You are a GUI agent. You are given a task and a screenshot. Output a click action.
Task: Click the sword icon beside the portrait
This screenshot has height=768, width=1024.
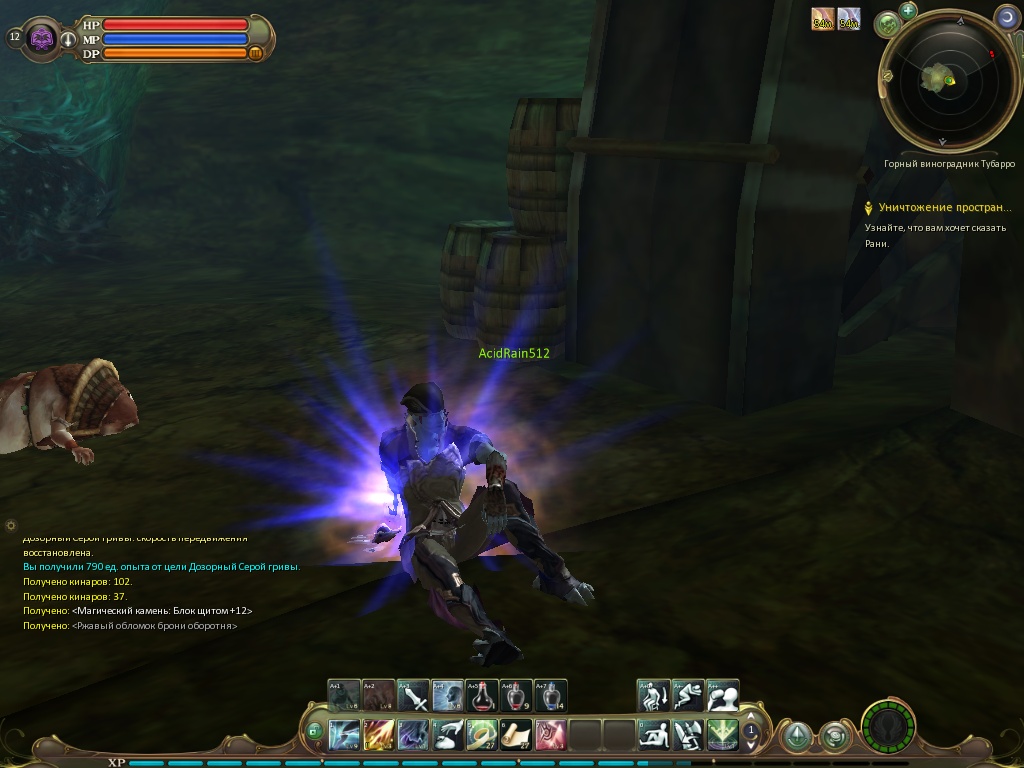tap(69, 39)
